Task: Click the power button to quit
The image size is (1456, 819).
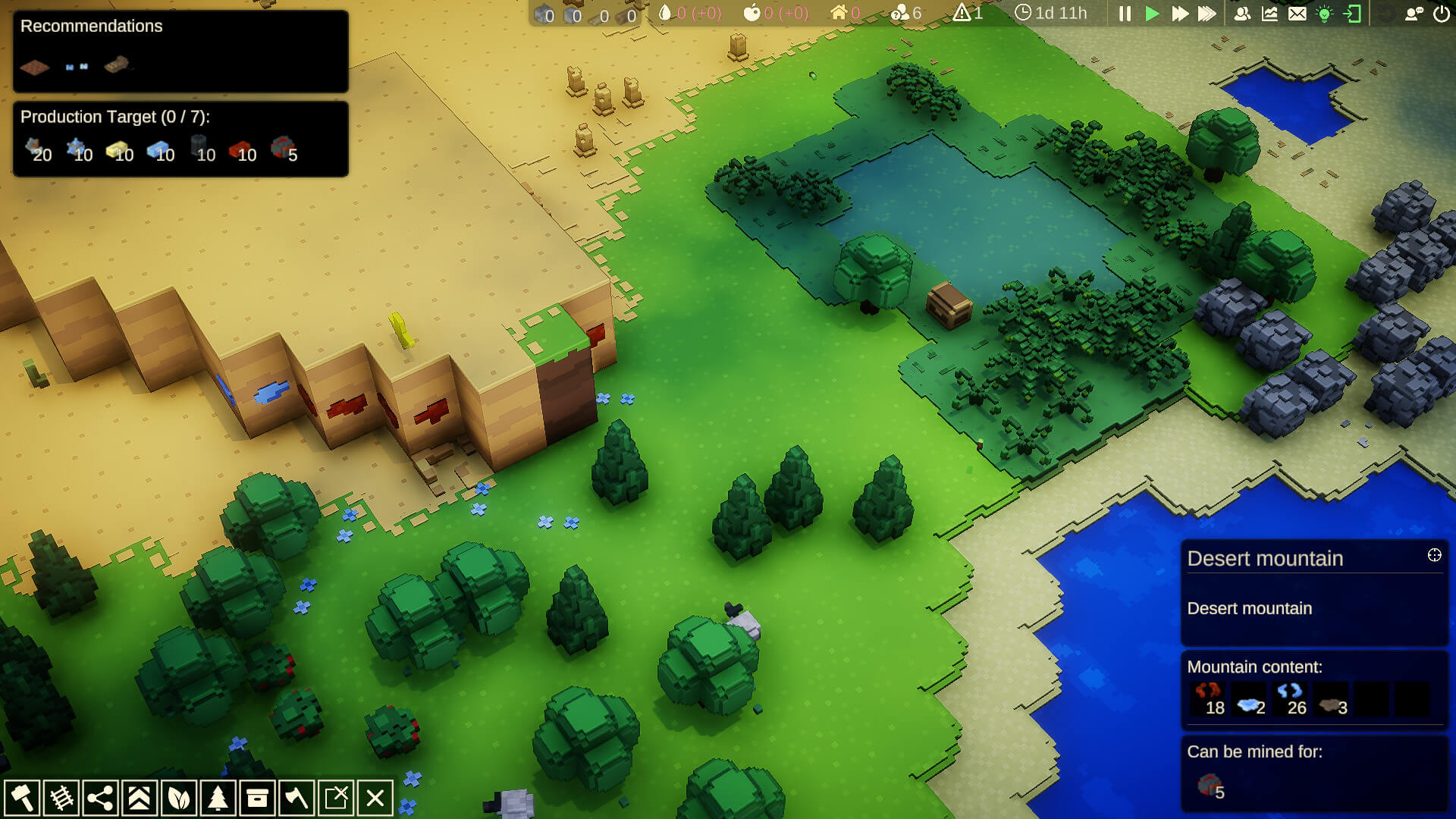Action: click(x=1442, y=14)
